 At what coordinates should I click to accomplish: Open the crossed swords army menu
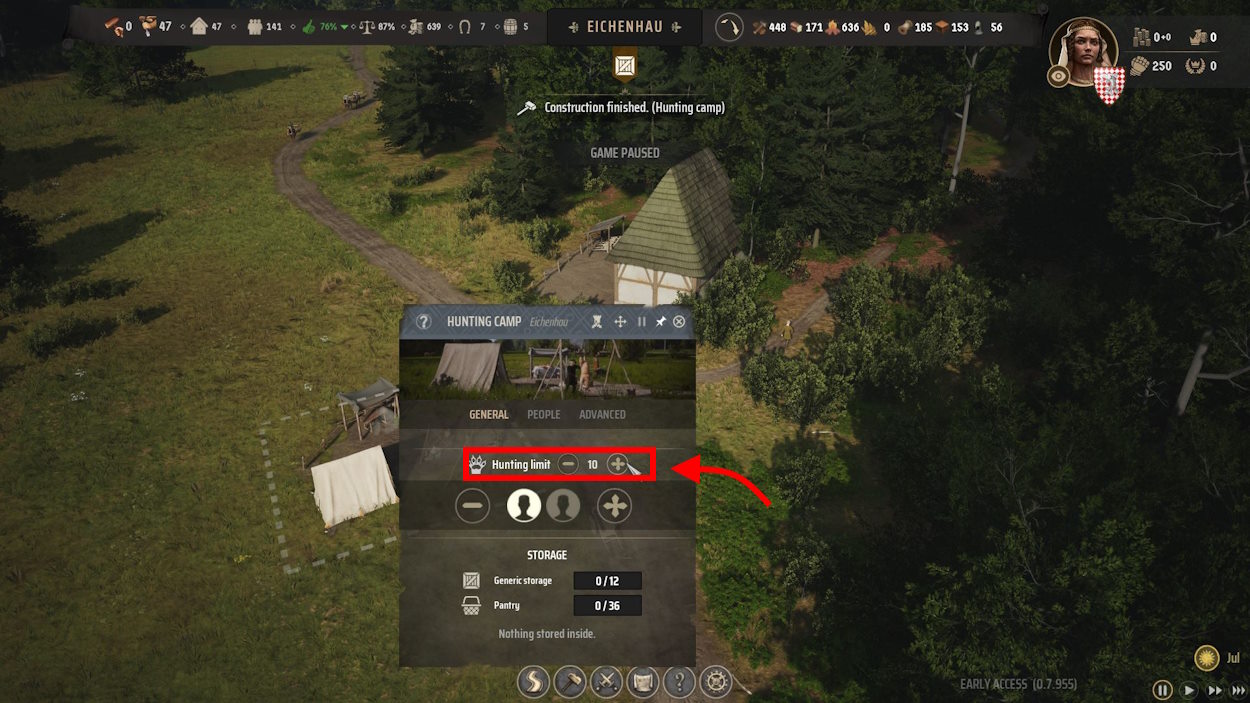click(x=606, y=683)
